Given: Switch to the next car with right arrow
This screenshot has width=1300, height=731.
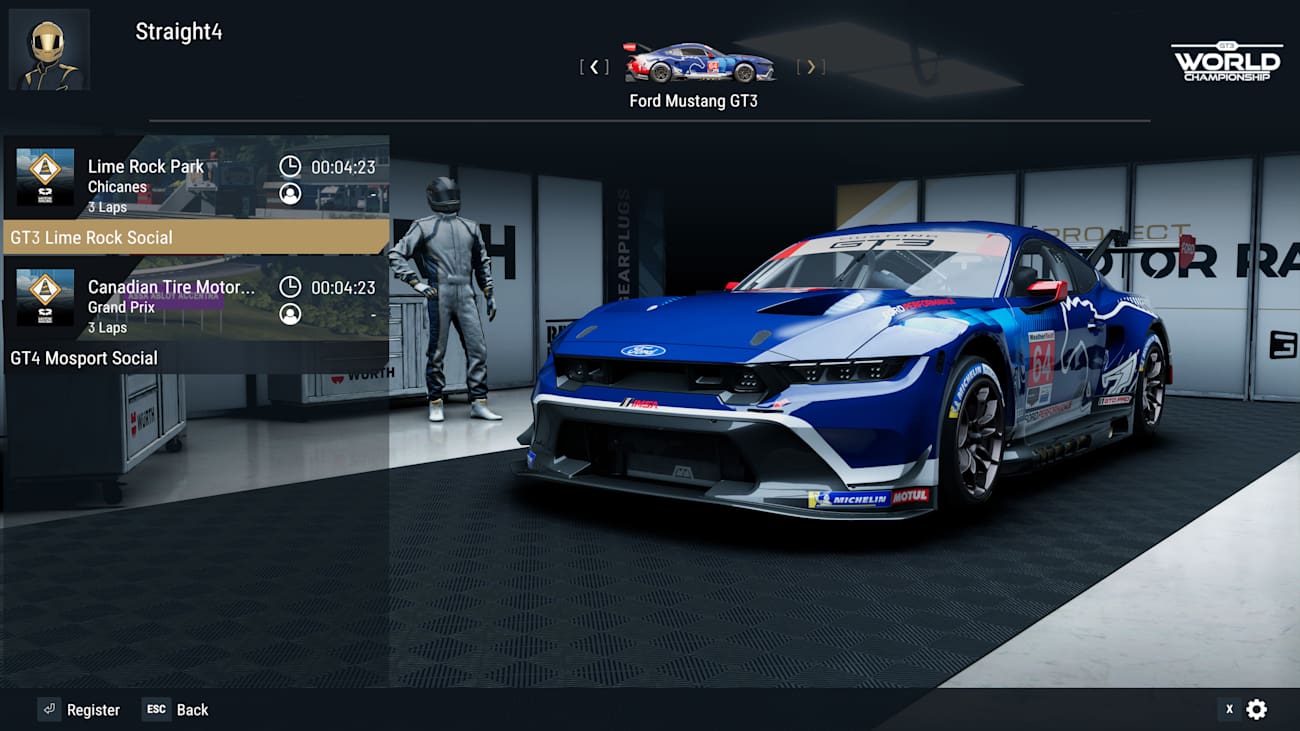Looking at the screenshot, I should click(811, 67).
